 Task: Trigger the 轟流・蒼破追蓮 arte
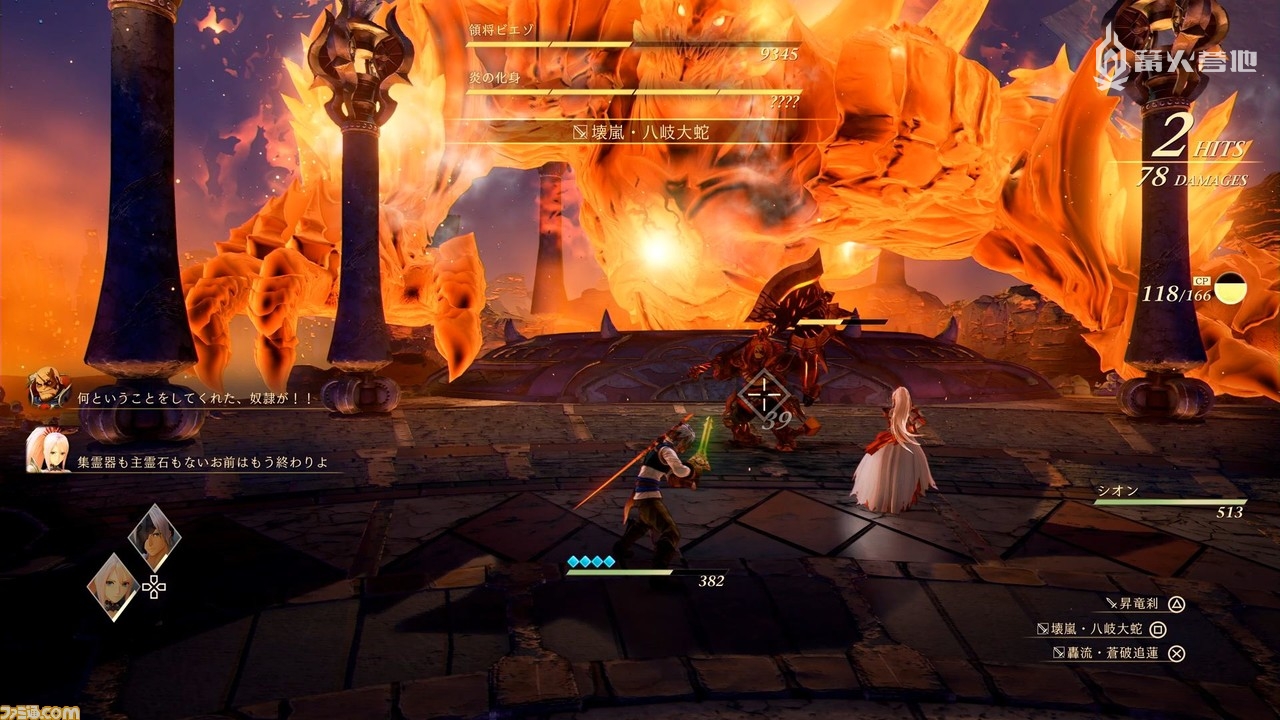[x=1110, y=654]
